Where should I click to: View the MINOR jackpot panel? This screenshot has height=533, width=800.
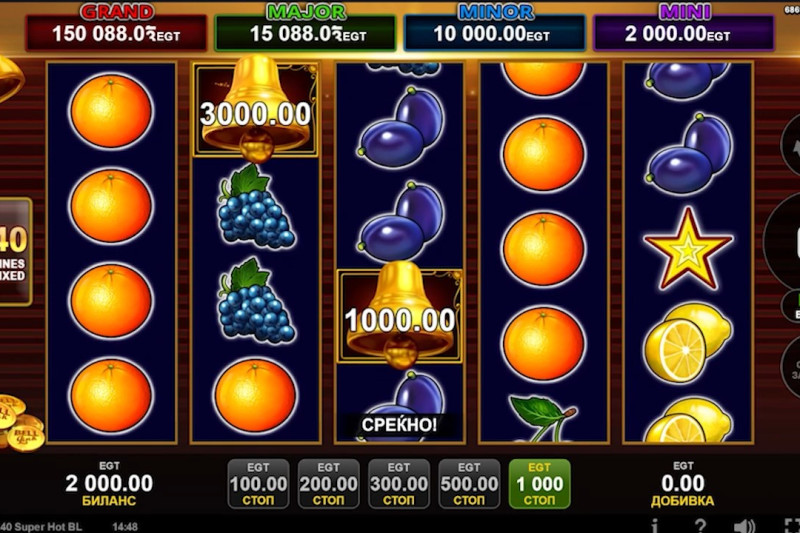point(494,28)
